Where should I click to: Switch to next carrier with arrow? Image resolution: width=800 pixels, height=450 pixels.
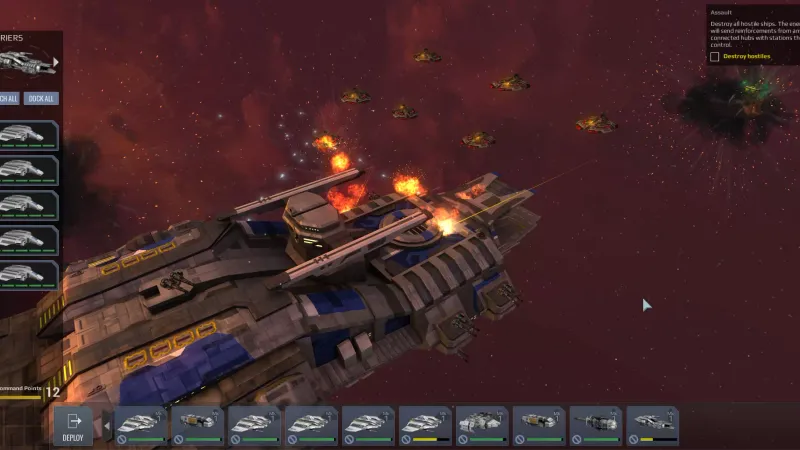tap(56, 62)
